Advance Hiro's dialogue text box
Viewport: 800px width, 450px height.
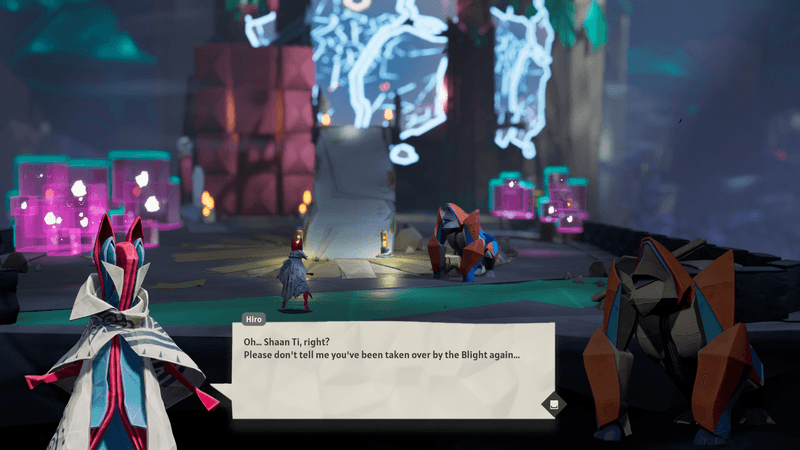coord(552,404)
